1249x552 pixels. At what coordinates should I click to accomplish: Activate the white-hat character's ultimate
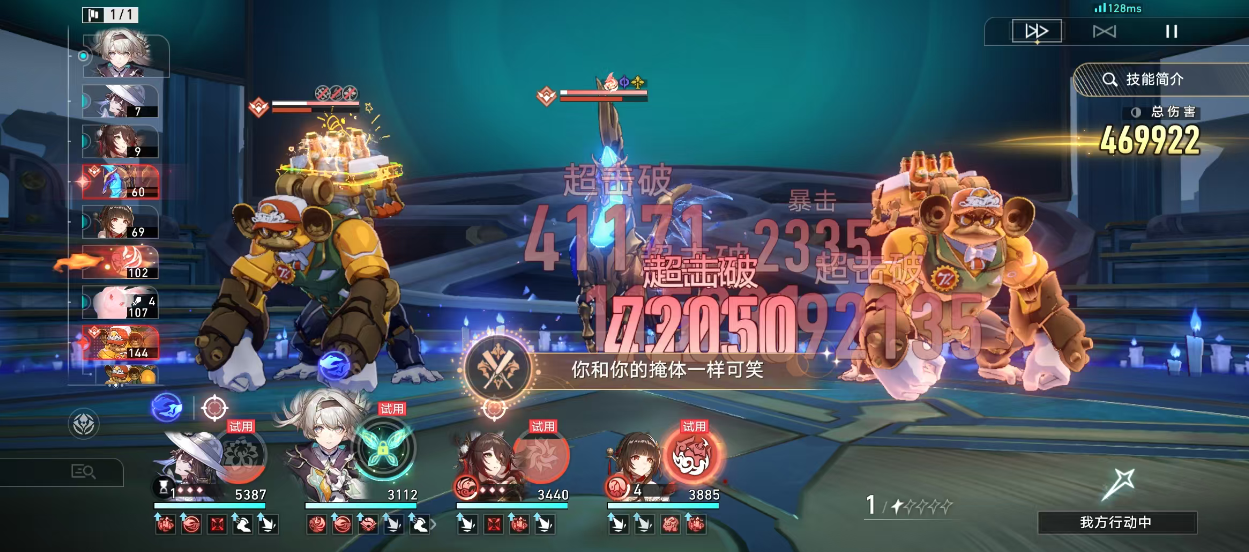241,455
